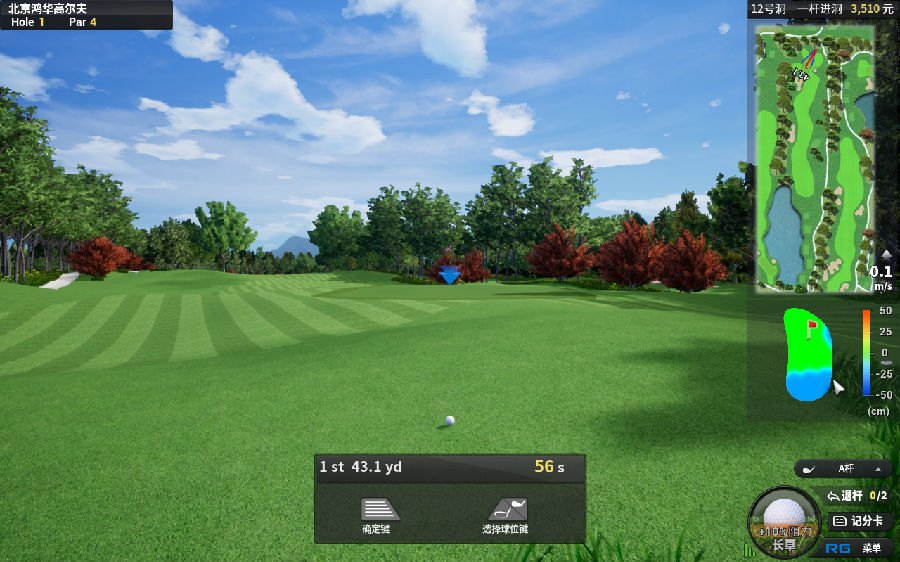
Task: Open the 记分卡 scorecard
Action: pyautogui.click(x=858, y=521)
